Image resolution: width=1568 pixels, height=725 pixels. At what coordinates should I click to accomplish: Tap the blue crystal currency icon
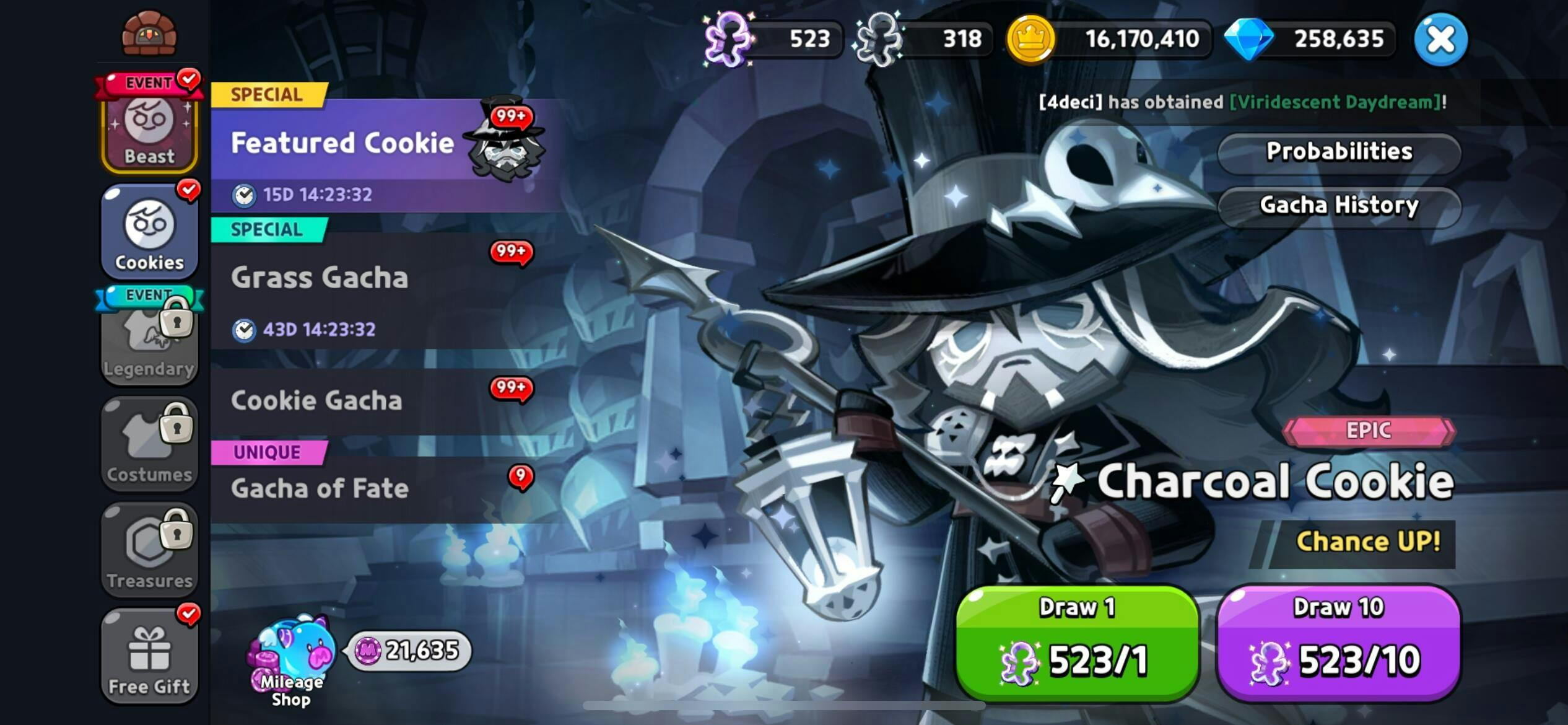tap(1248, 40)
